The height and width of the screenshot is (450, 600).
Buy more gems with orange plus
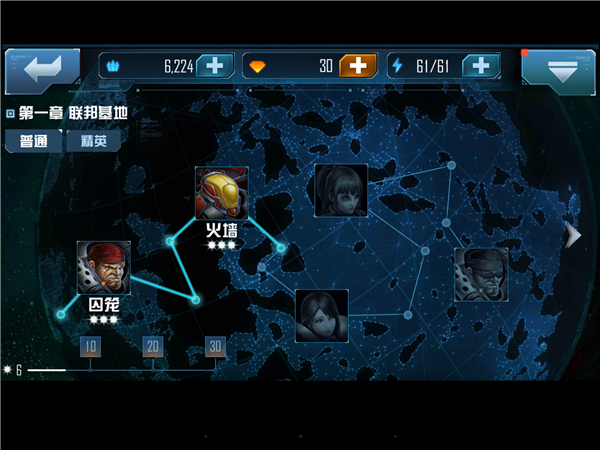point(358,66)
